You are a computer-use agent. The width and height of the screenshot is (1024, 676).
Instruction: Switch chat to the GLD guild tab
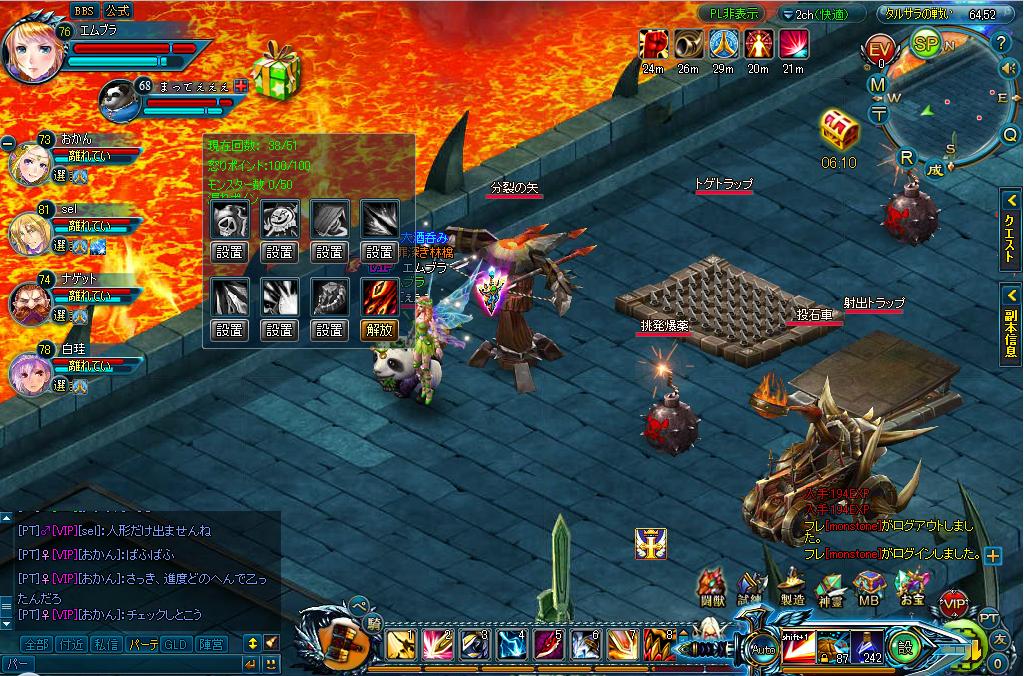point(175,643)
